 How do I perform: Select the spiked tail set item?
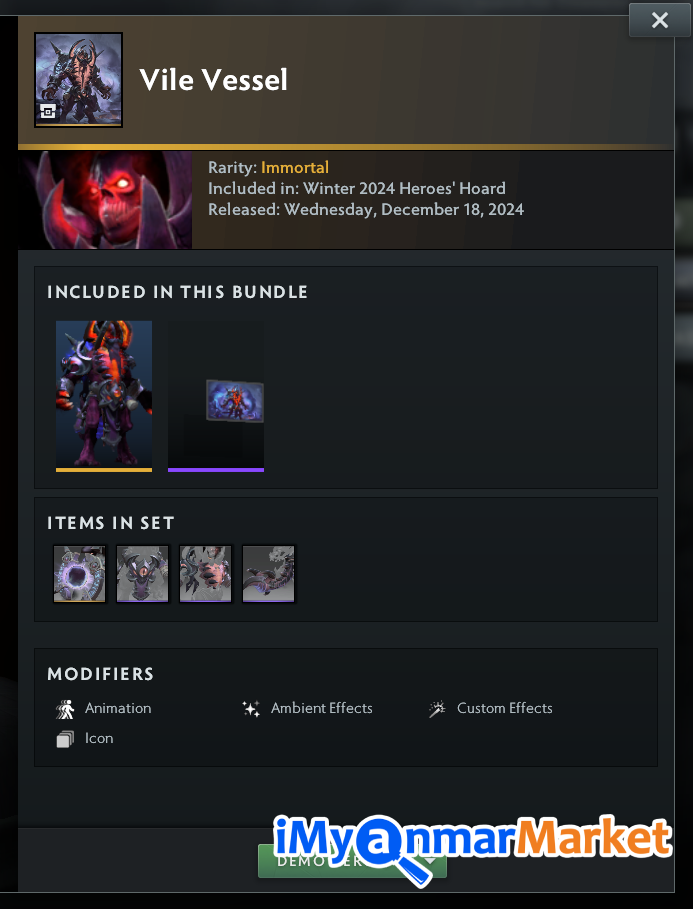click(x=268, y=574)
